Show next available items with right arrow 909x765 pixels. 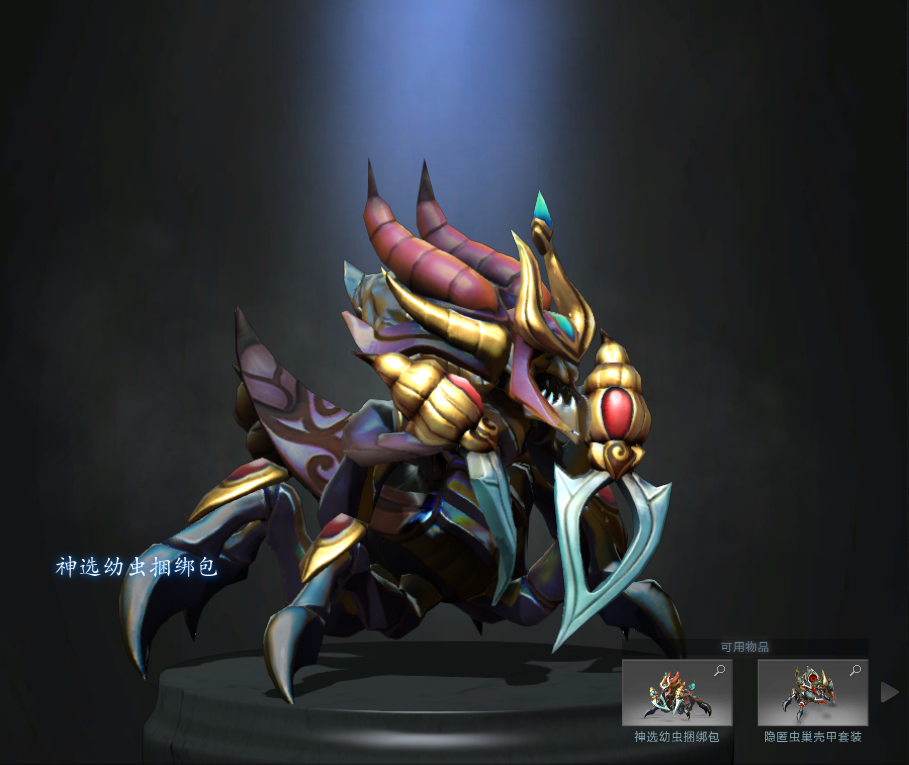(888, 692)
